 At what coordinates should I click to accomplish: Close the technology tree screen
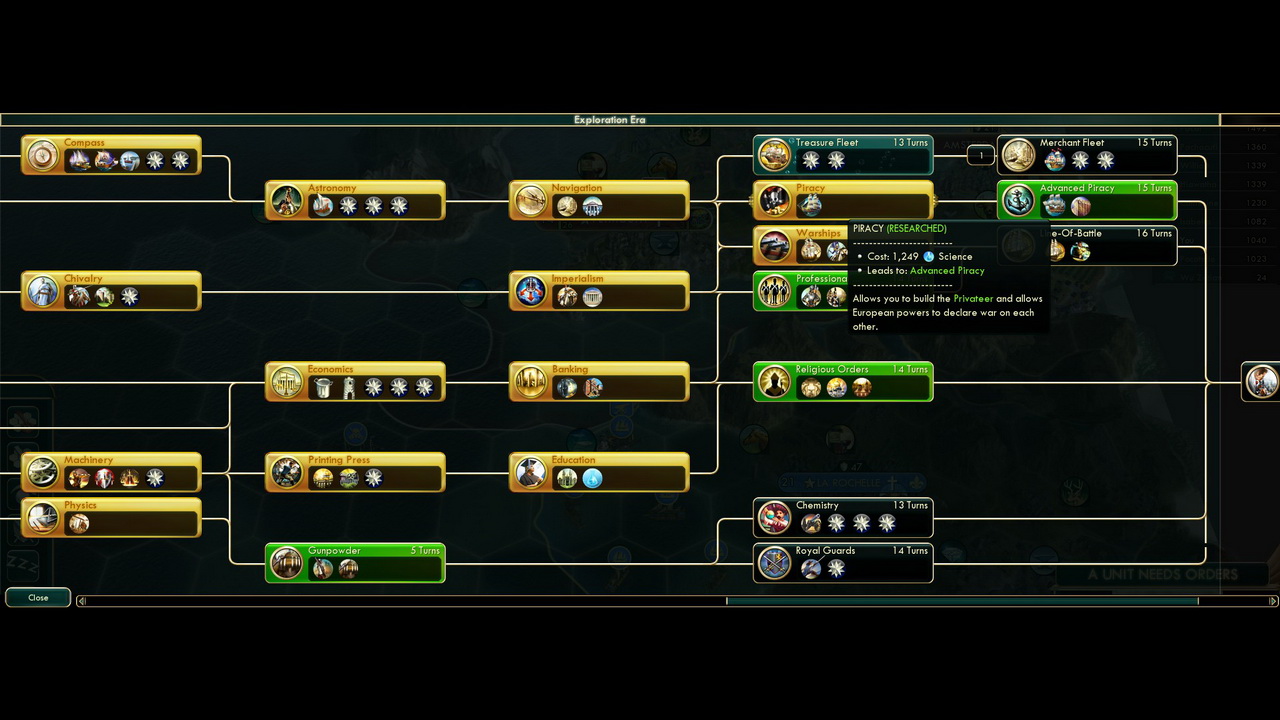click(38, 597)
